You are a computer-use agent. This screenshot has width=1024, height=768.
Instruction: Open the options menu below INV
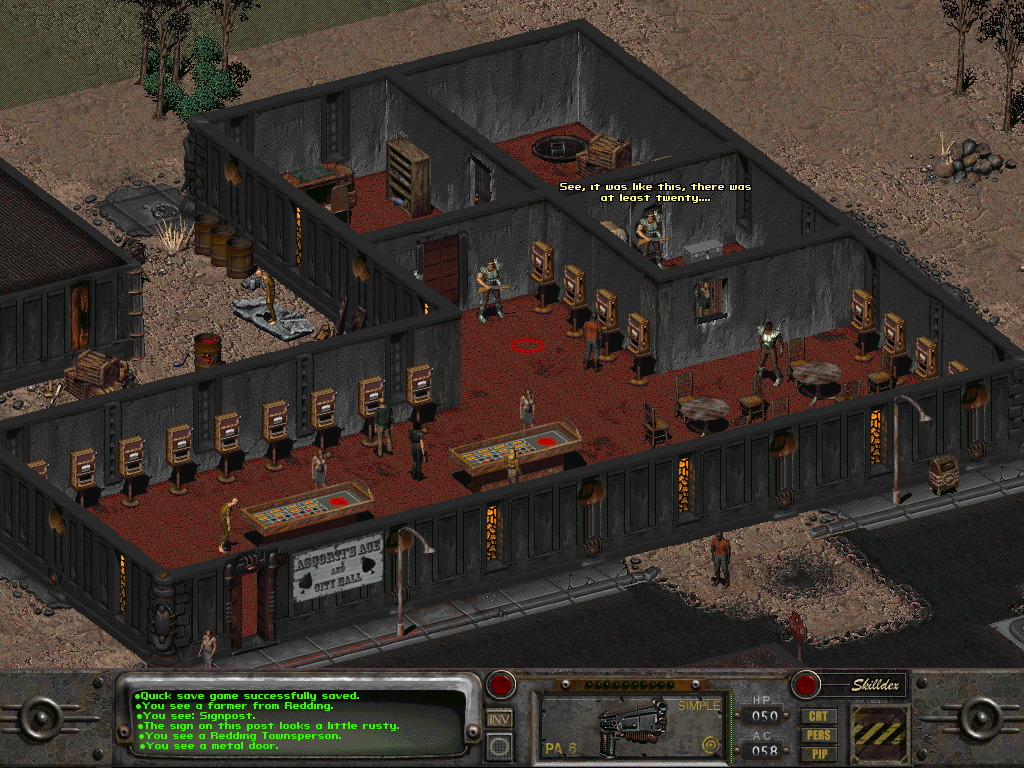[x=500, y=744]
